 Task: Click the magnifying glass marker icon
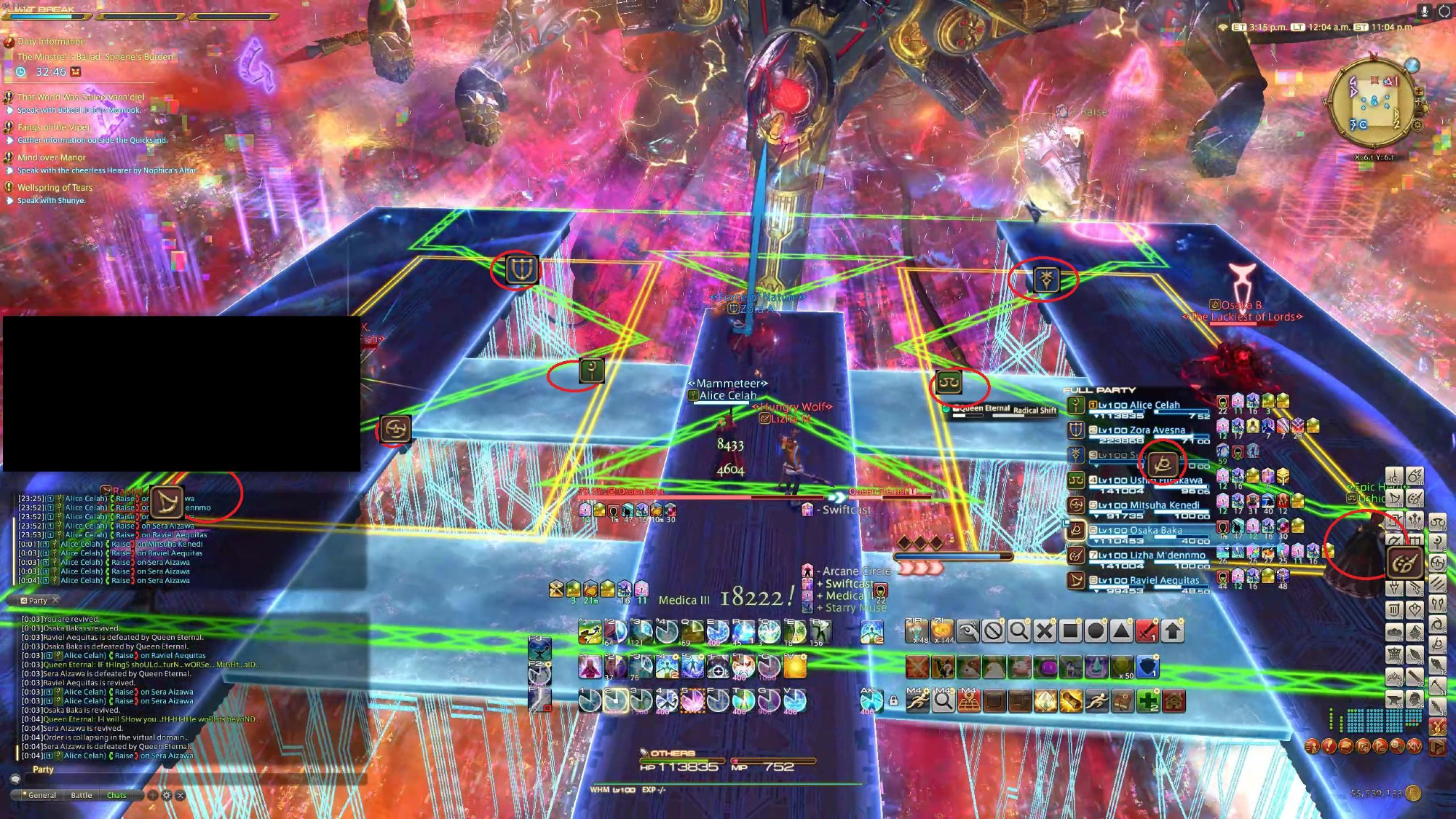coord(1018,631)
